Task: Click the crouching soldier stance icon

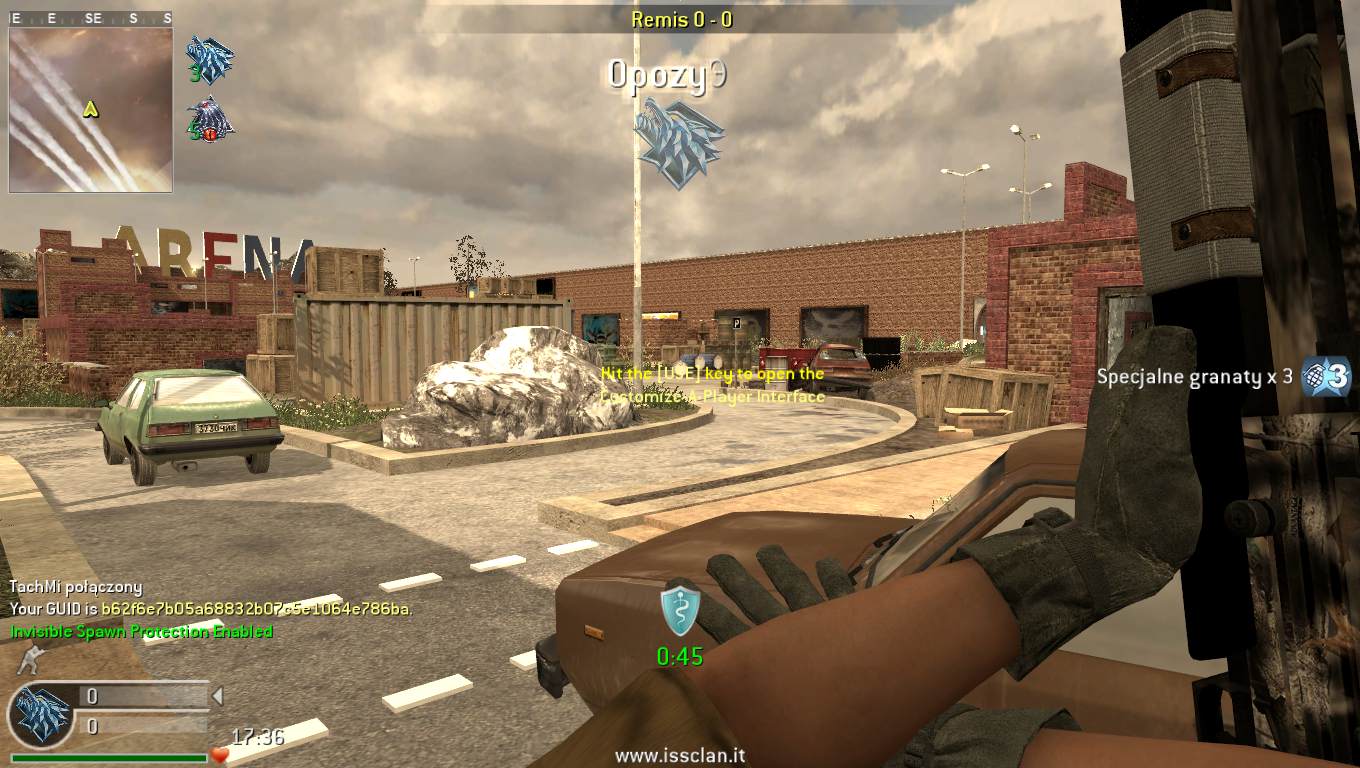Action: click(x=27, y=660)
